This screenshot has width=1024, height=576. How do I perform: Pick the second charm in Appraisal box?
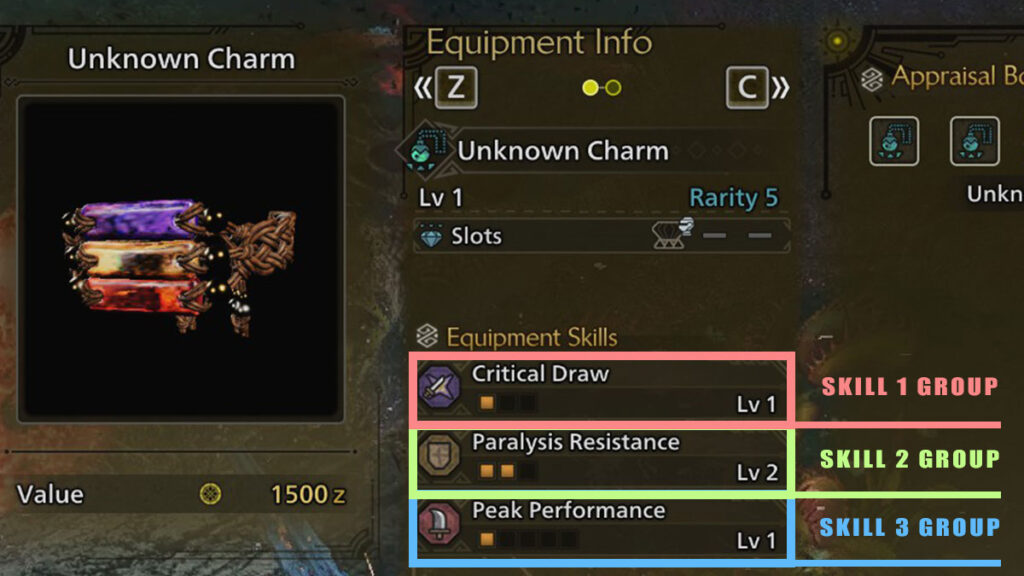[974, 141]
